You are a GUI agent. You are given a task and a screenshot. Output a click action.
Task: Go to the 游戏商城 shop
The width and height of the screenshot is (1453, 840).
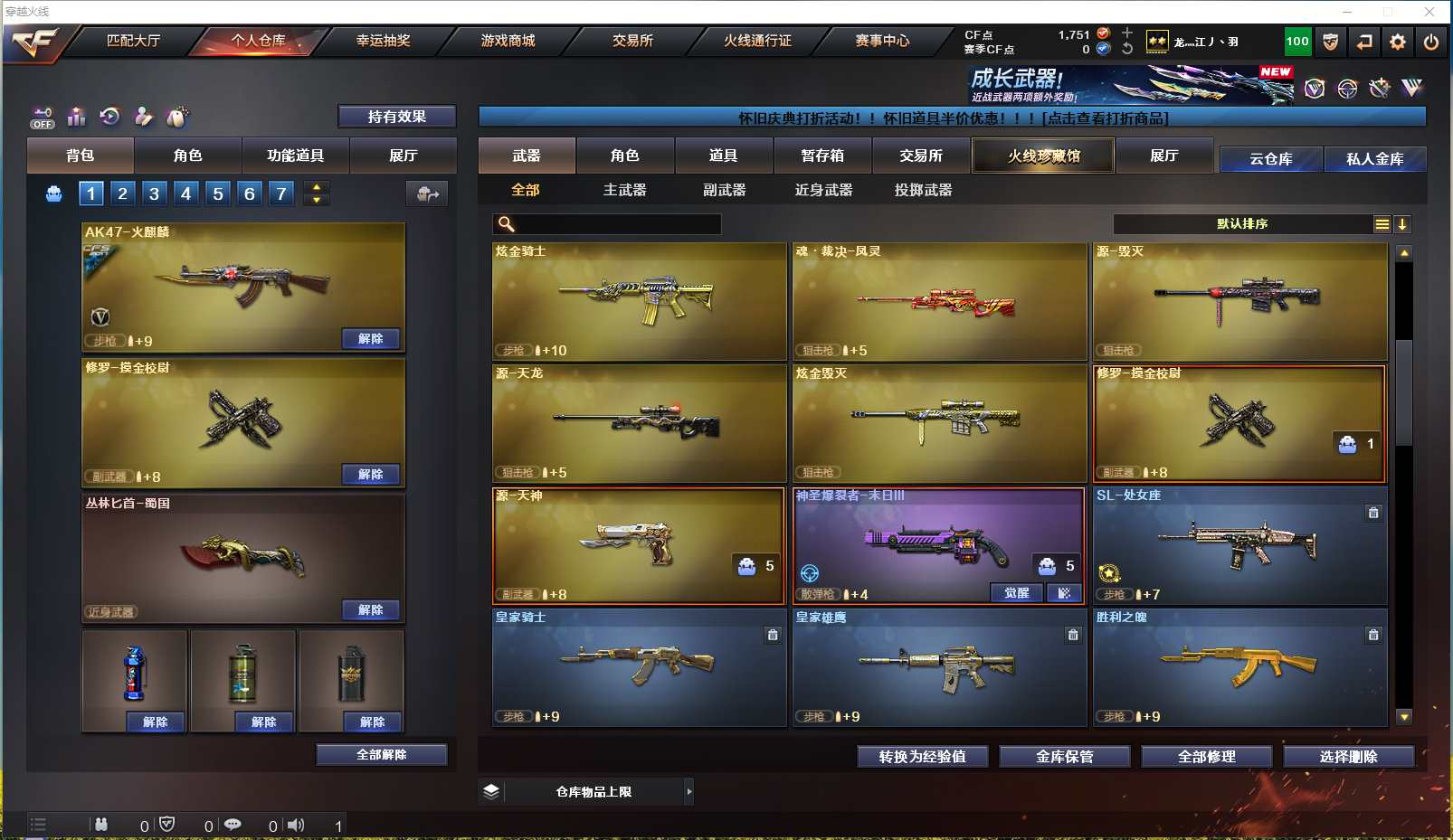tap(508, 41)
